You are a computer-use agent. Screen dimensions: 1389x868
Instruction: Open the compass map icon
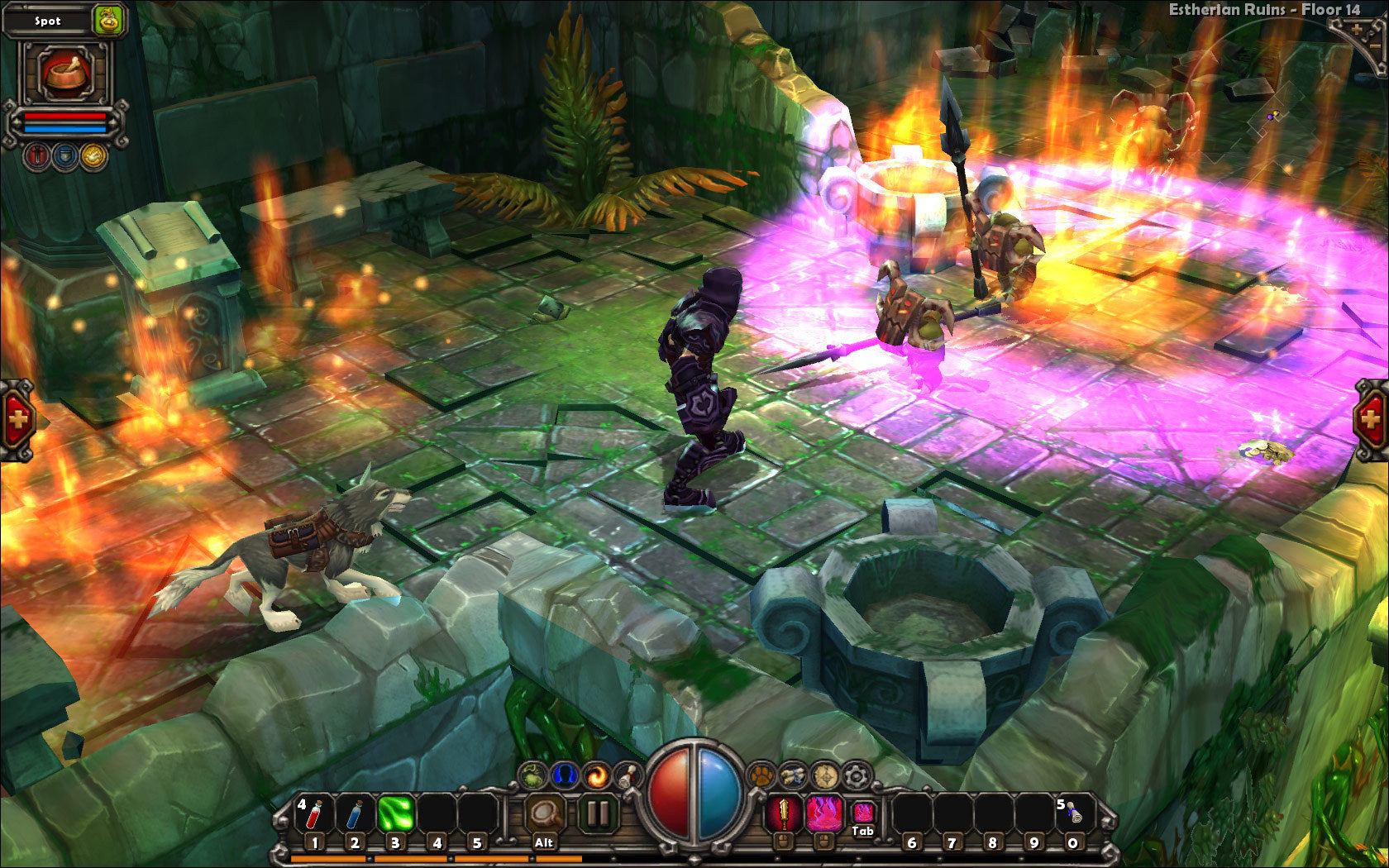pyautogui.click(x=825, y=775)
